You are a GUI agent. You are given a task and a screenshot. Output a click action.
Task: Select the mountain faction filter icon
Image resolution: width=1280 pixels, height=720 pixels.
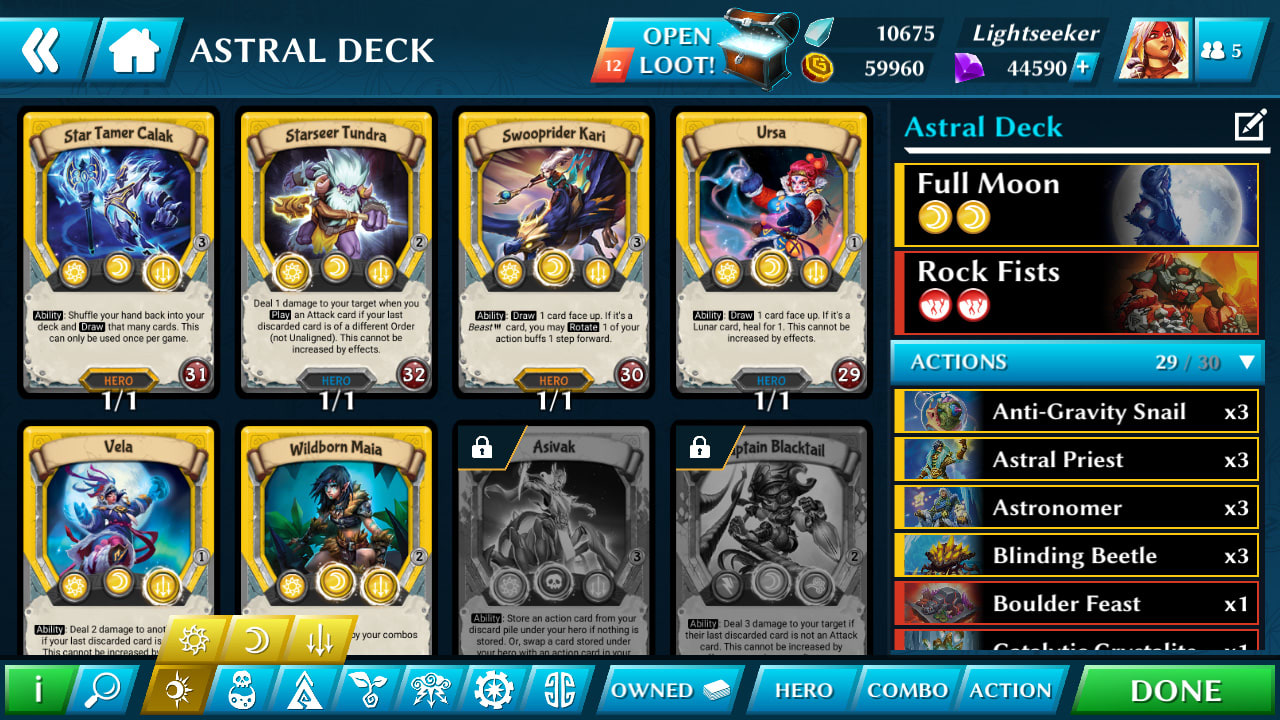tap(305, 689)
